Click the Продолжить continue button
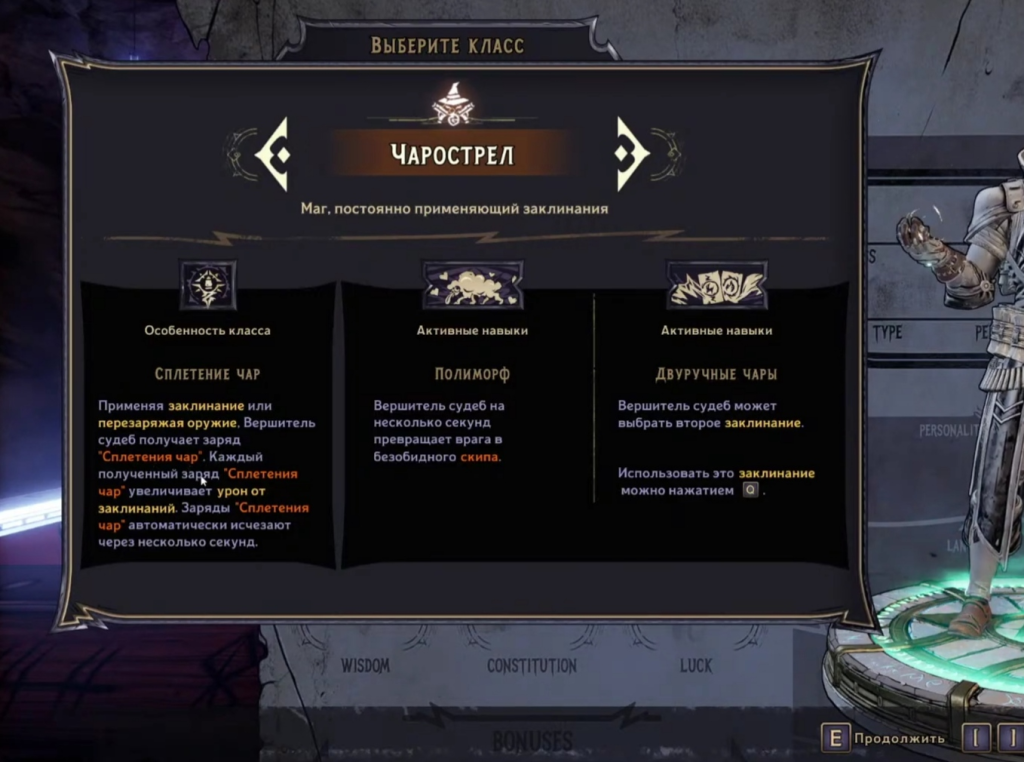The height and width of the screenshot is (762, 1024). [885, 739]
